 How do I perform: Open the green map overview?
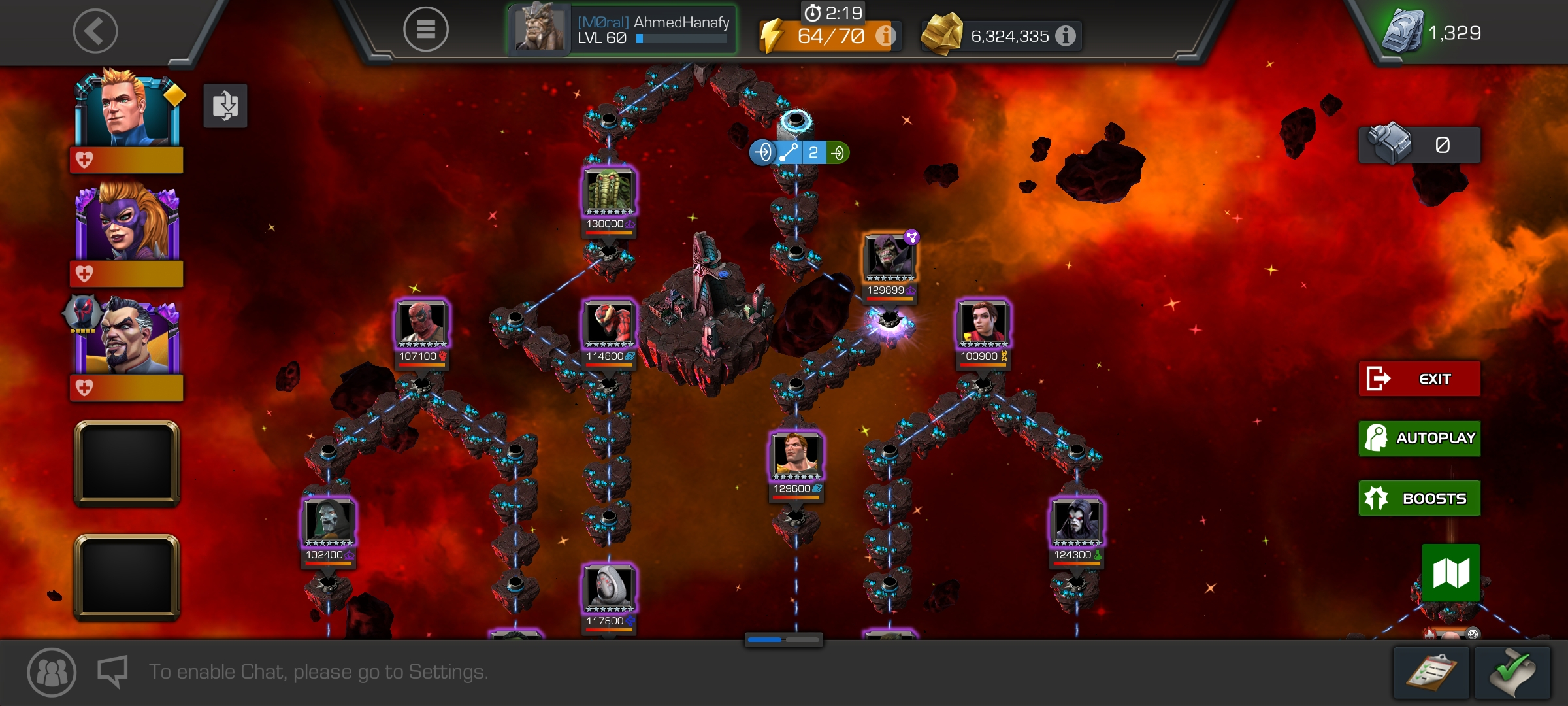click(x=1451, y=573)
